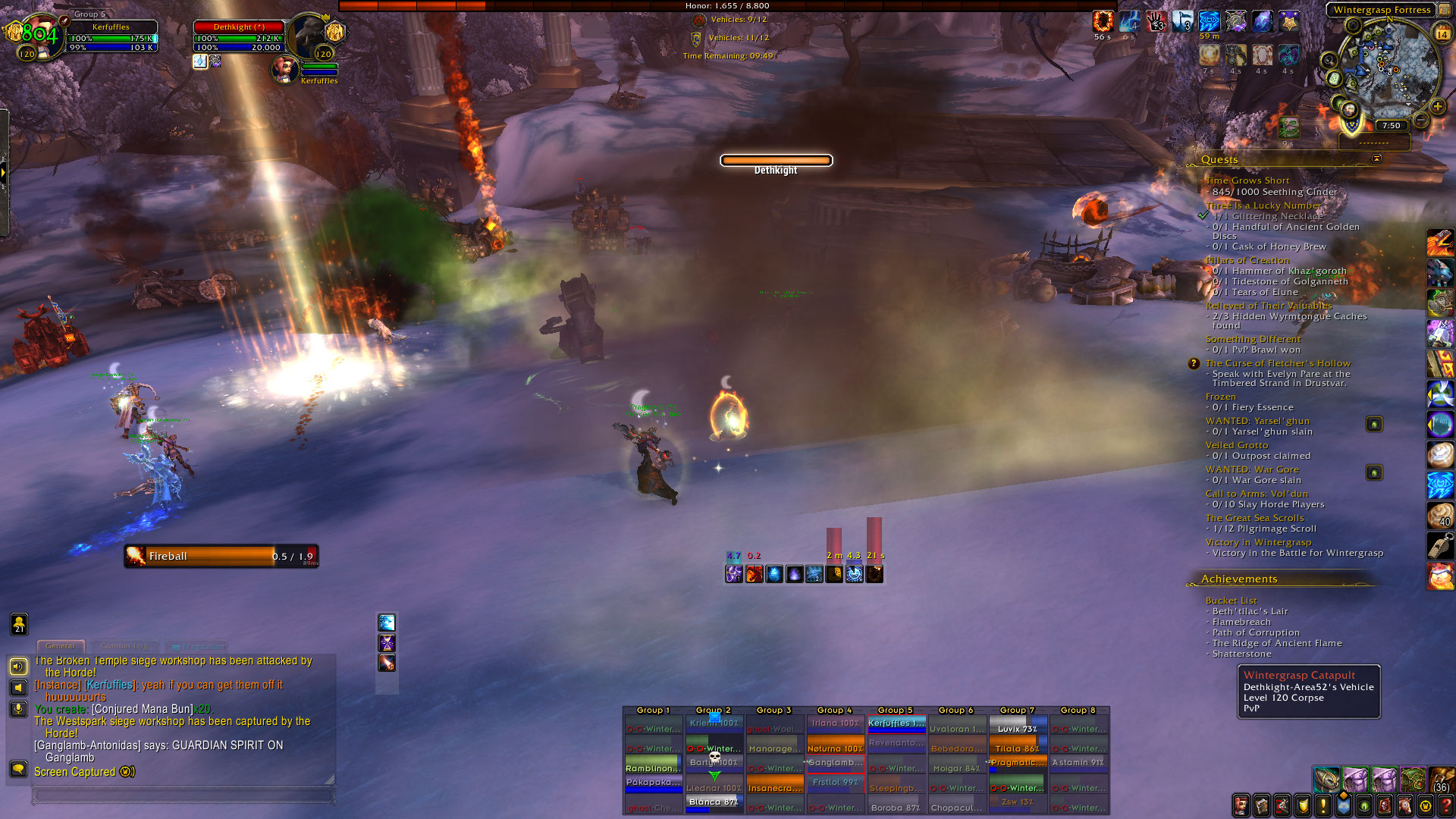Screen dimensions: 1456x819
Task: Zoom out the minimap with minus button
Action: 1421,120
